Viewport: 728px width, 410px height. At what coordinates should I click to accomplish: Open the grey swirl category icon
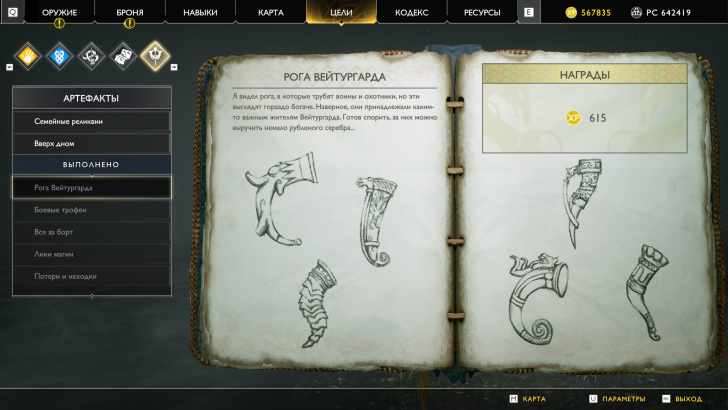[91, 55]
